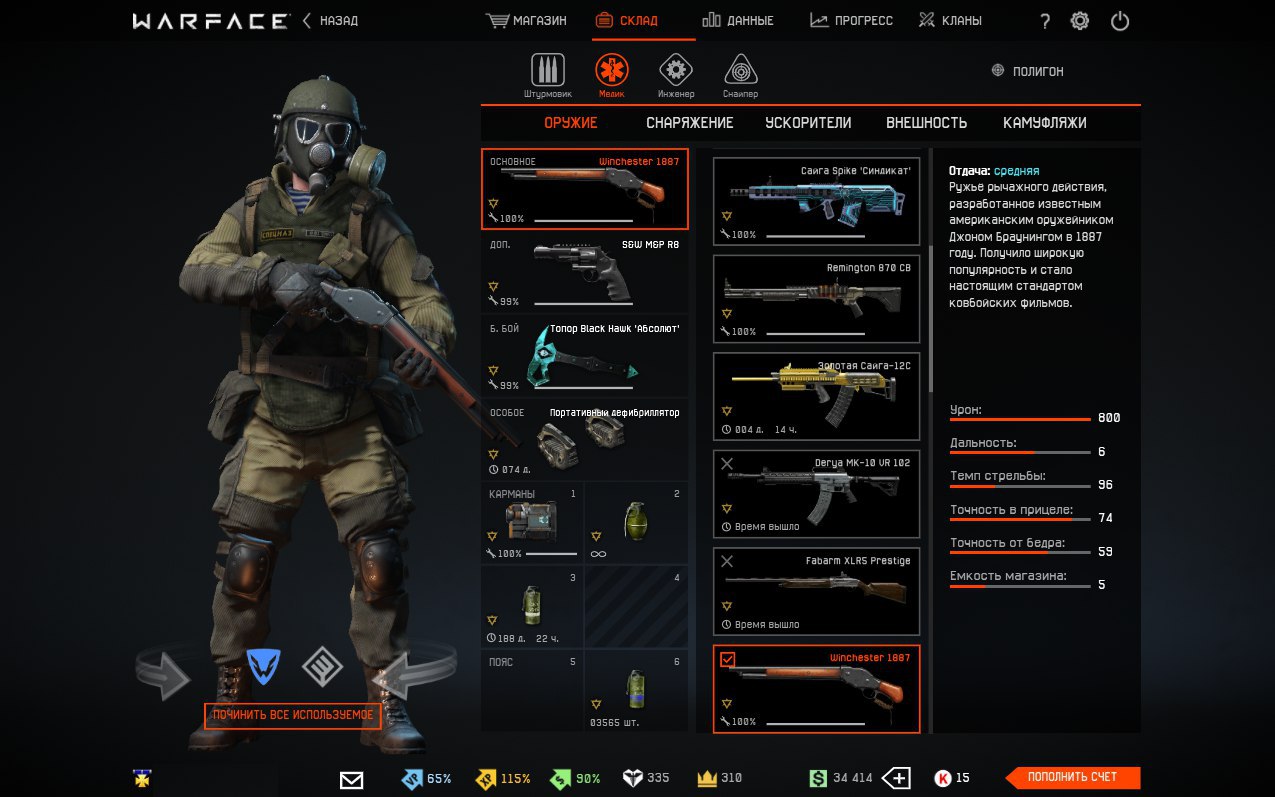Open the Полигон shooting range
1275x797 pixels.
pos(1027,71)
